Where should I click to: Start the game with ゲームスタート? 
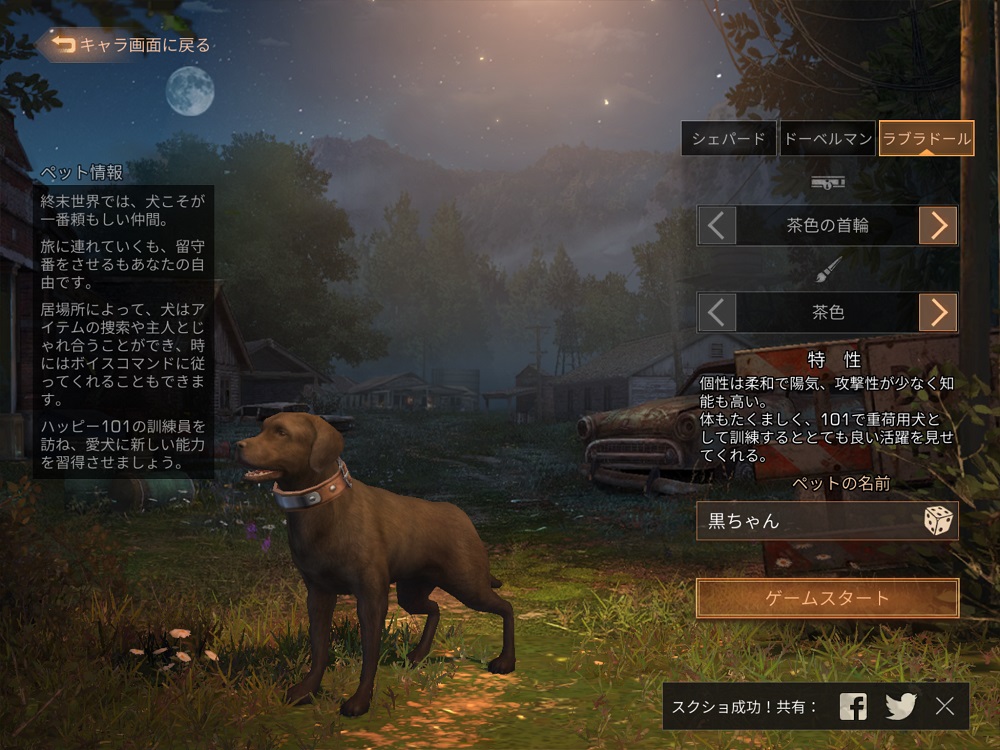pos(827,599)
